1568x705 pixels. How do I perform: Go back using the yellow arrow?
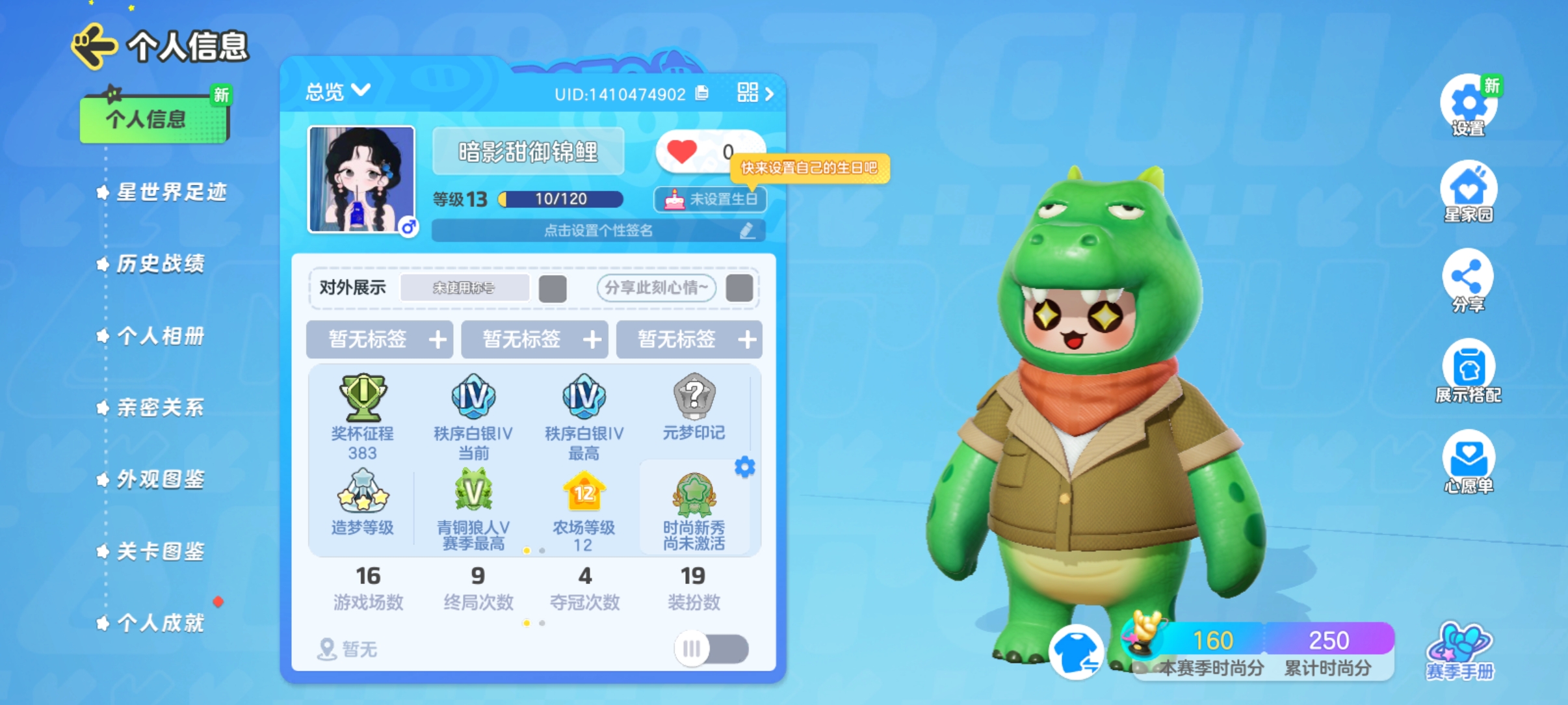pos(94,46)
